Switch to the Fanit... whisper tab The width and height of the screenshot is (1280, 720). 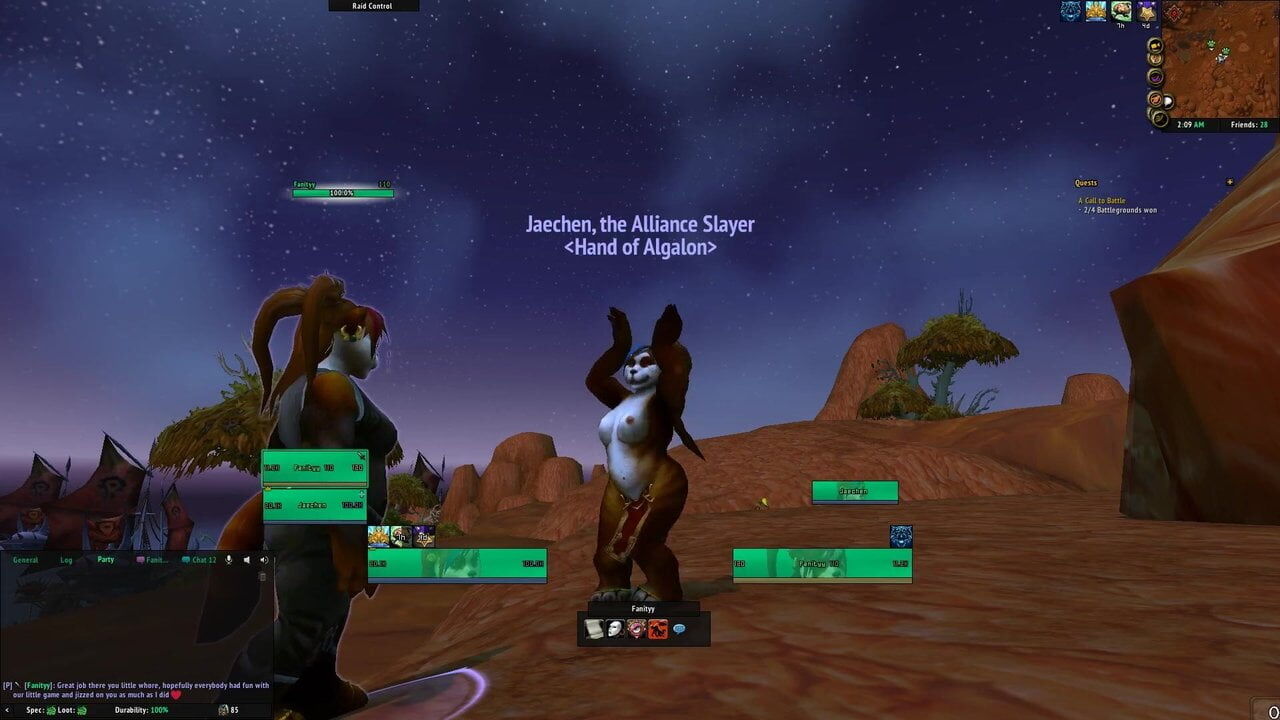coord(153,560)
